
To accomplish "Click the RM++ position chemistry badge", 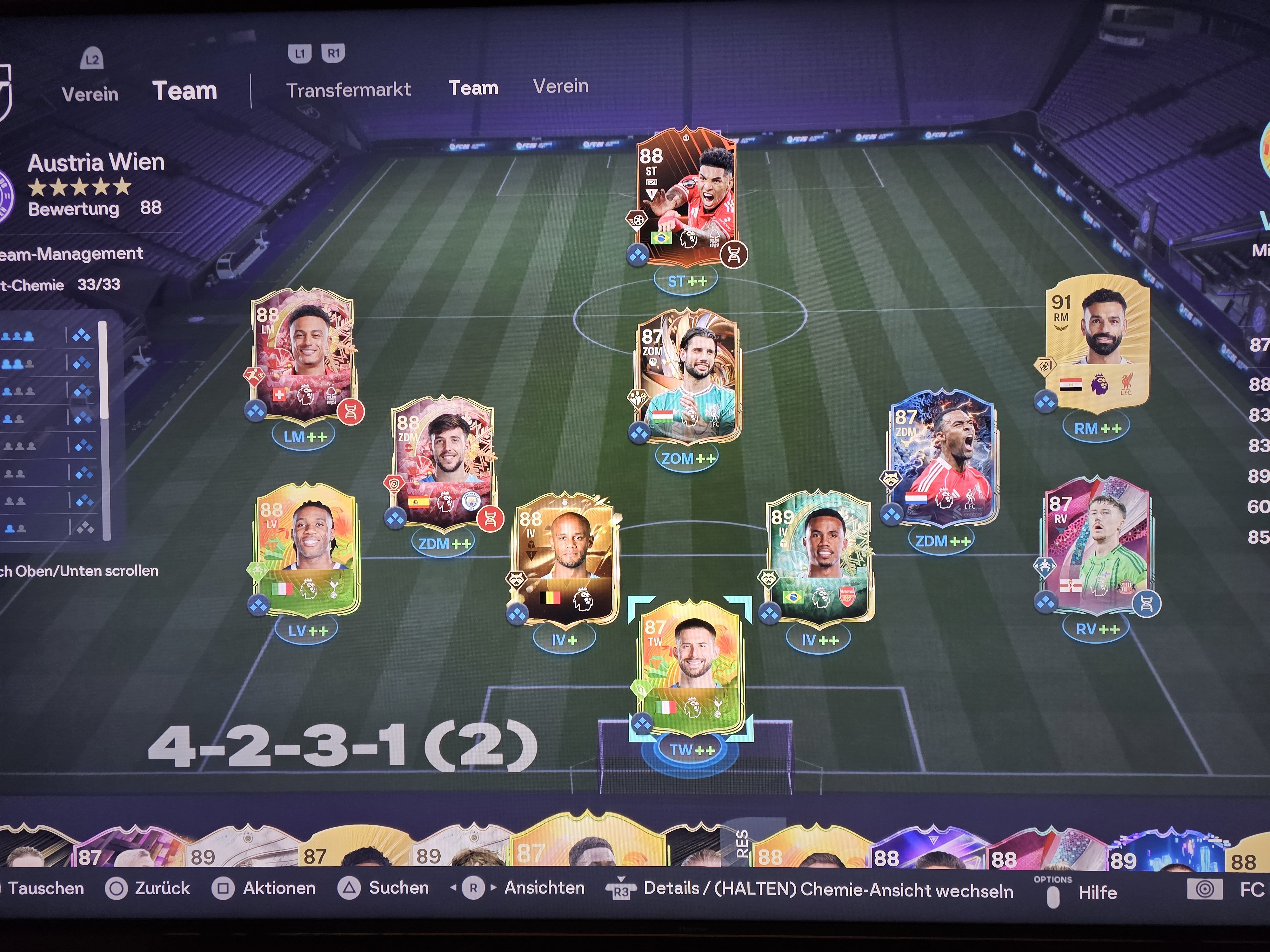I will point(1098,428).
